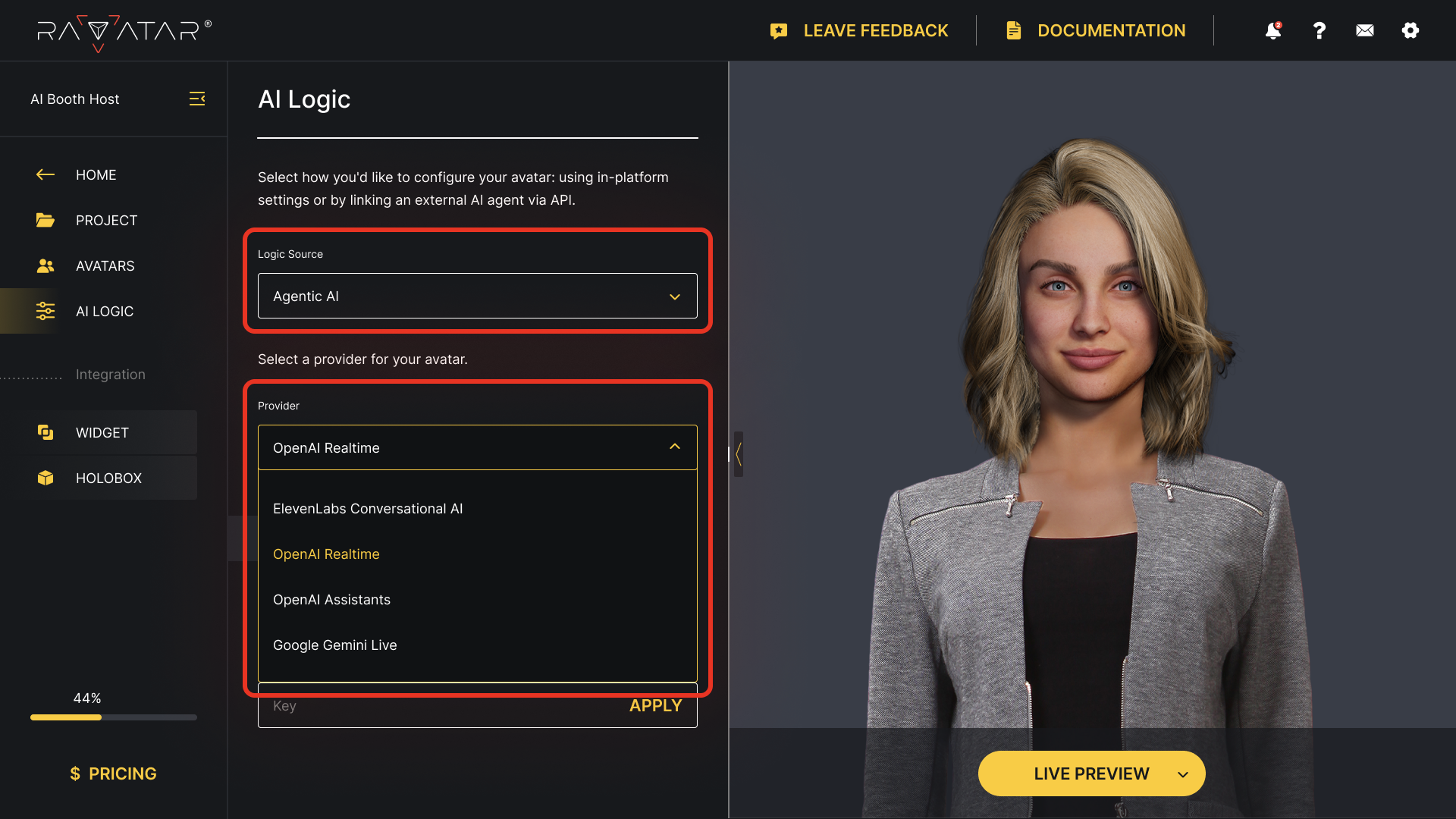Click the APPLY button
Viewport: 1456px width, 819px height.
pos(655,705)
